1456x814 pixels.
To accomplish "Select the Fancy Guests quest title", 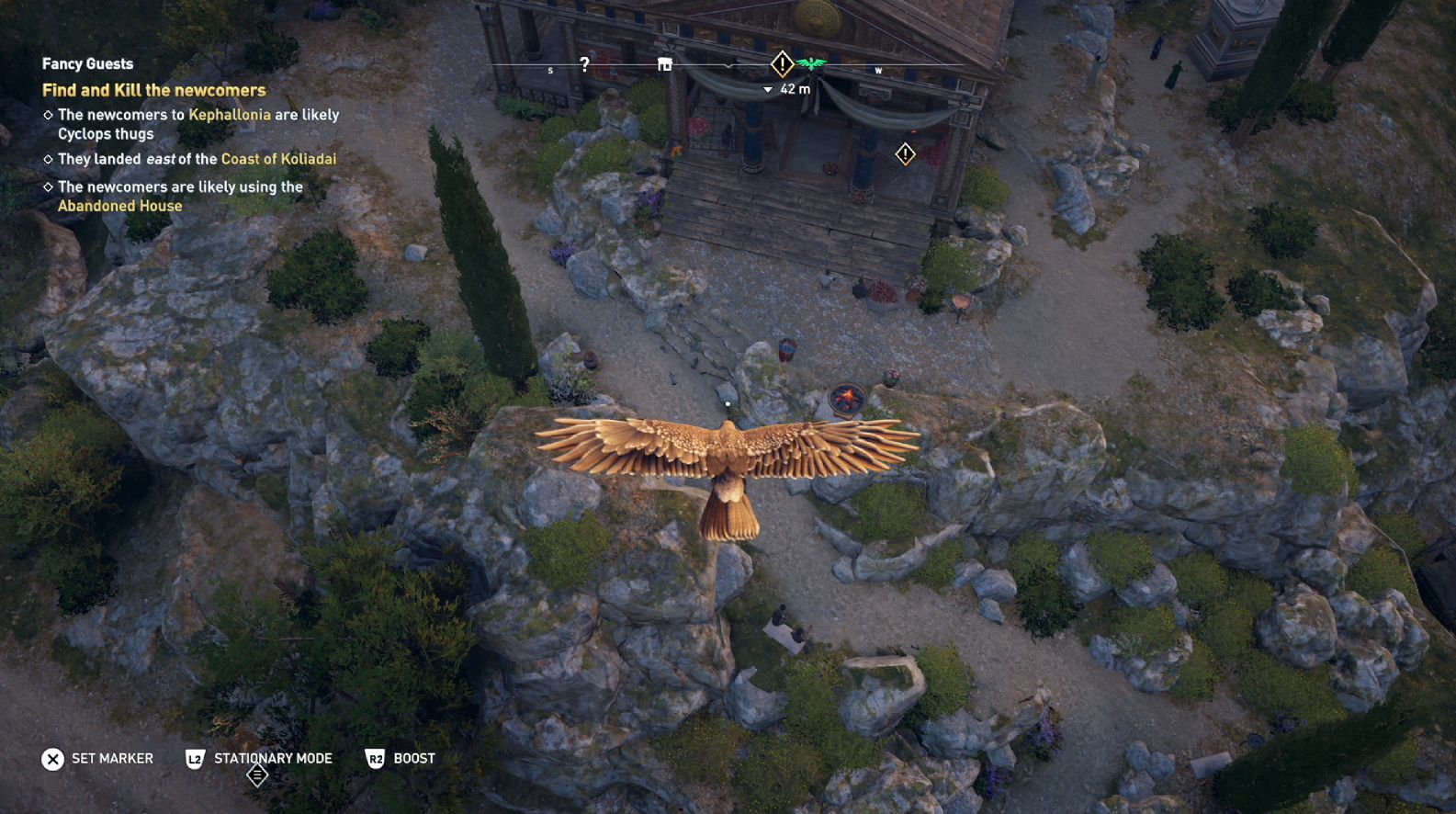I will [87, 63].
